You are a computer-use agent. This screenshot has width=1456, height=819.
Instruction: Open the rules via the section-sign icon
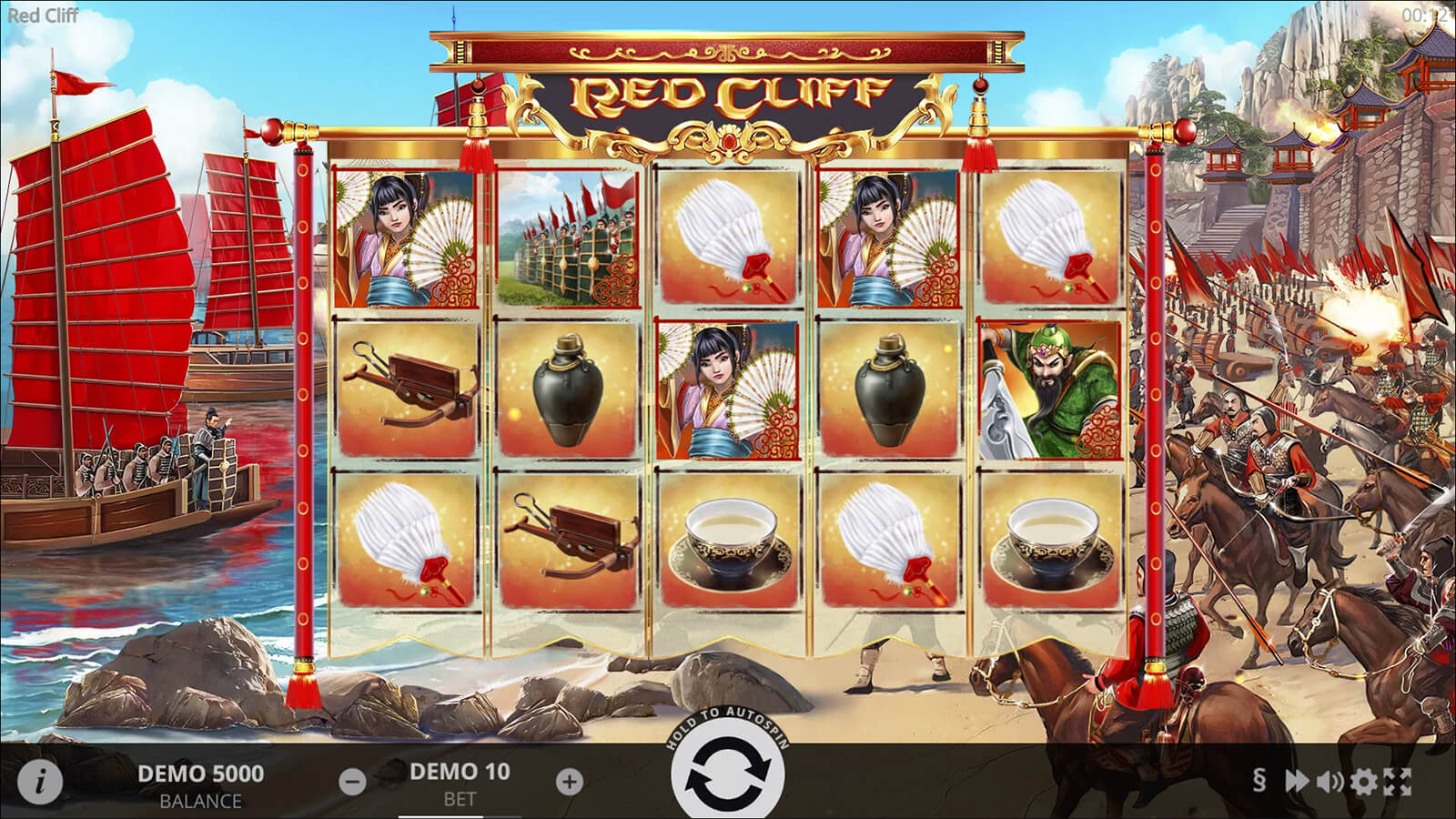(x=1259, y=781)
